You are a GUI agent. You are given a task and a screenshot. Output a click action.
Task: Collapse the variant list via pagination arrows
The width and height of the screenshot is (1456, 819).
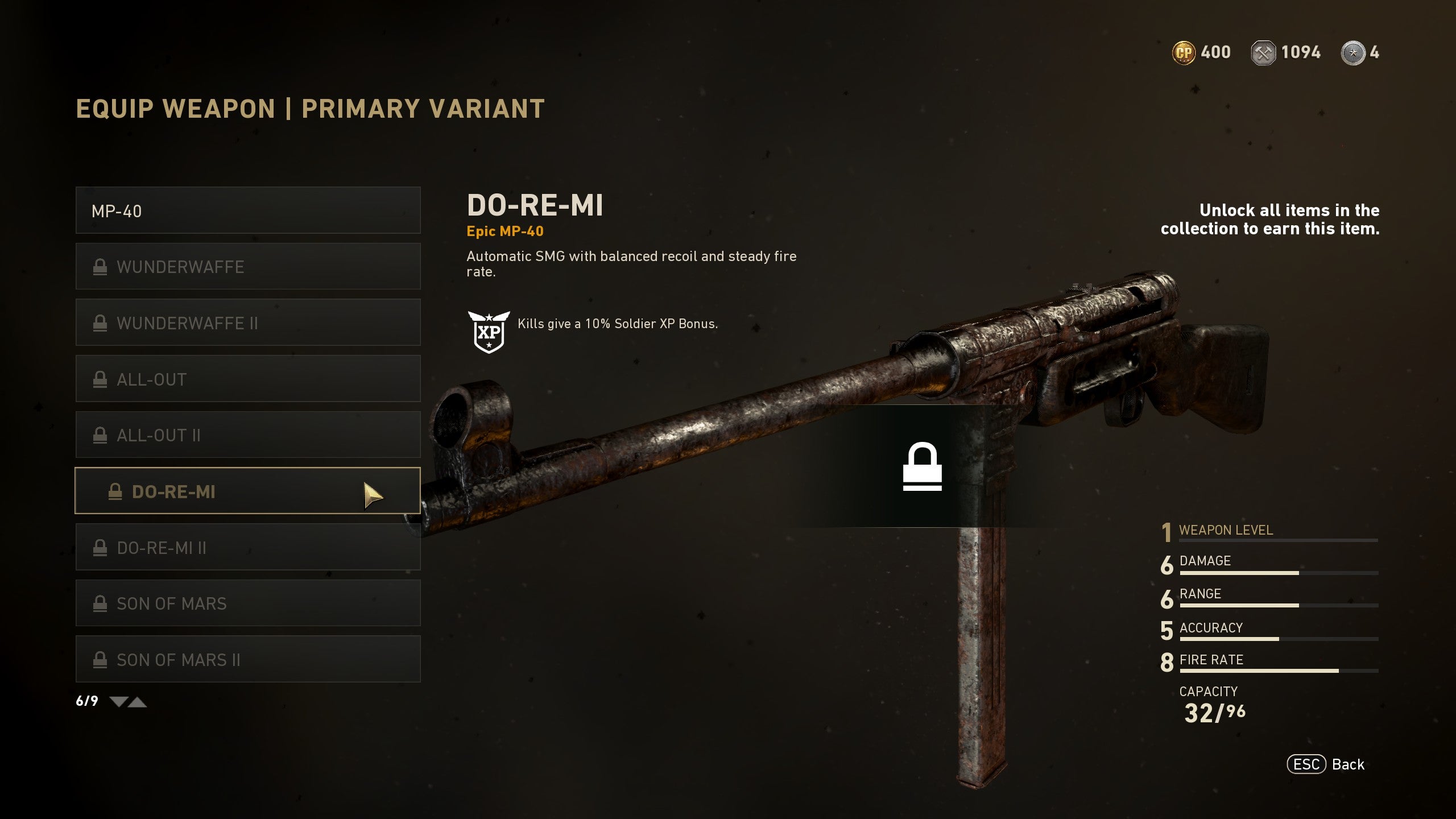[138, 702]
